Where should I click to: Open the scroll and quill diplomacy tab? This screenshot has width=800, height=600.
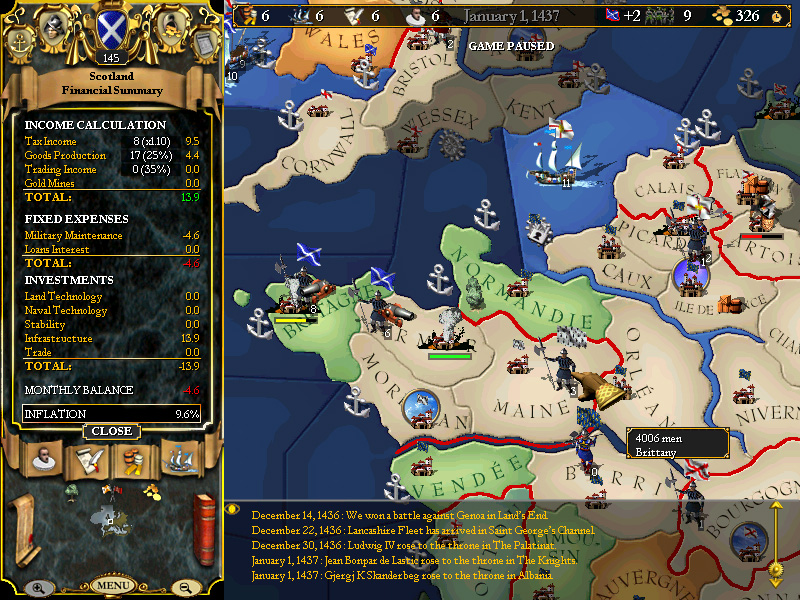click(88, 461)
